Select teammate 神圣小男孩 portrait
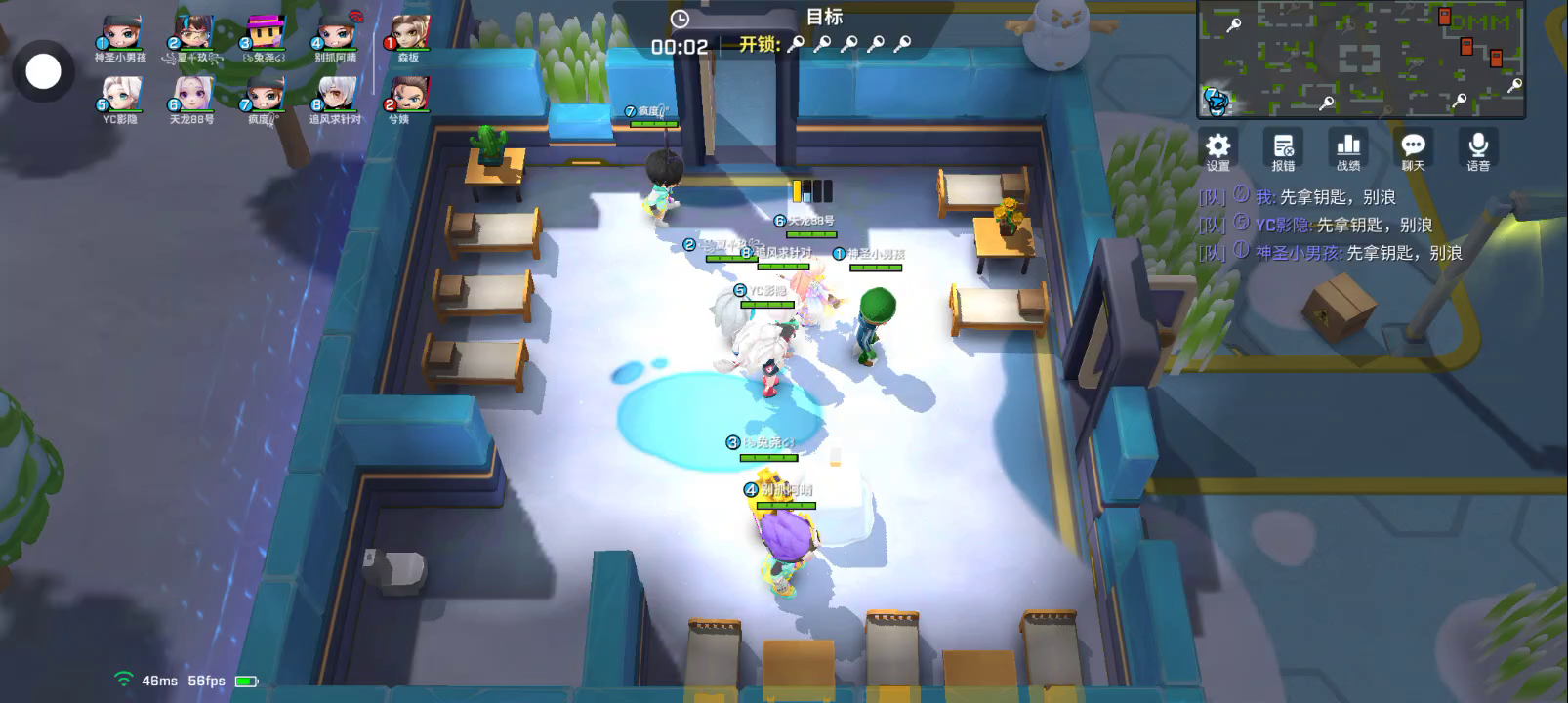Image resolution: width=1568 pixels, height=703 pixels. tap(121, 34)
